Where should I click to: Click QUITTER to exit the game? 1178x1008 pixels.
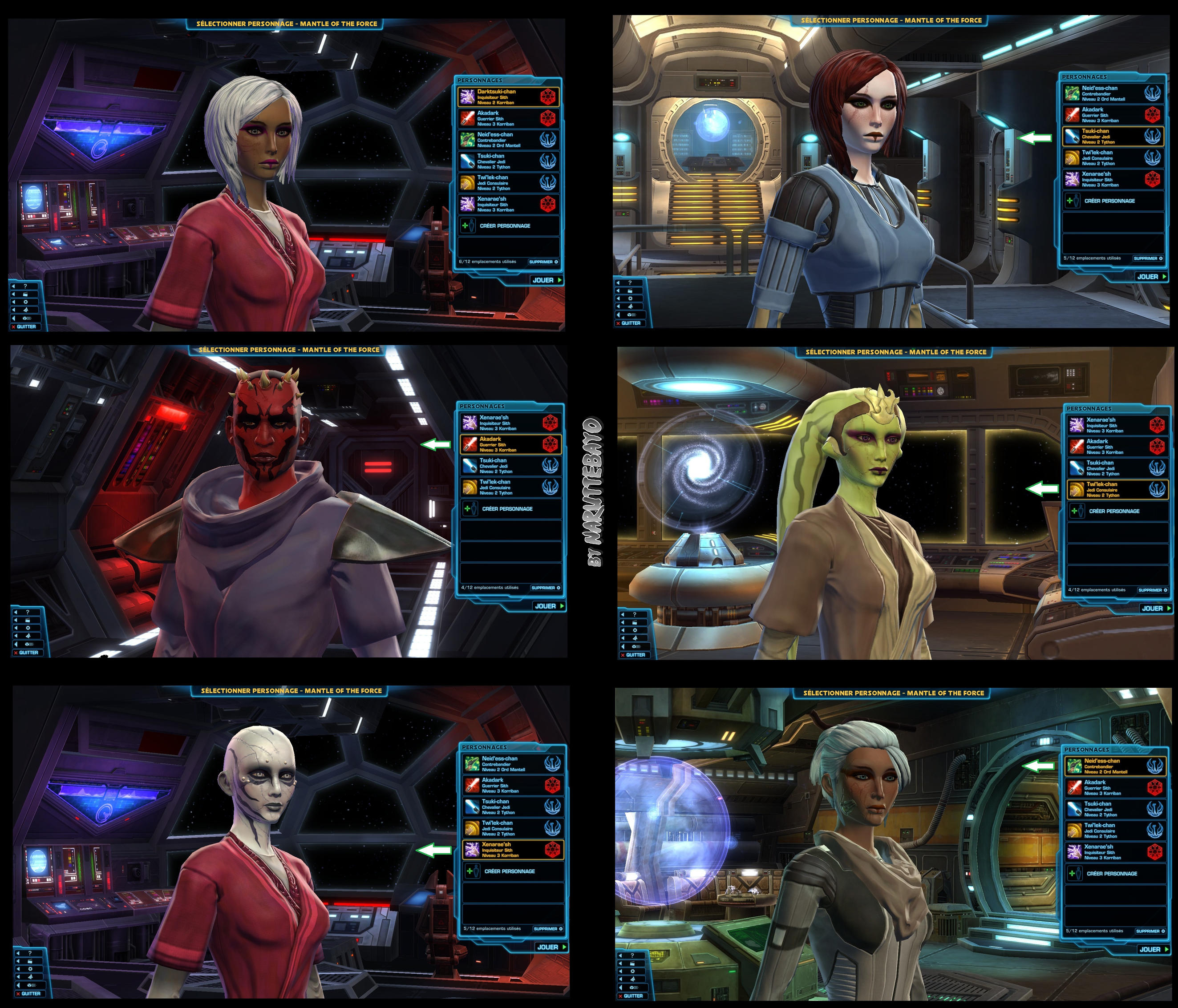26,327
